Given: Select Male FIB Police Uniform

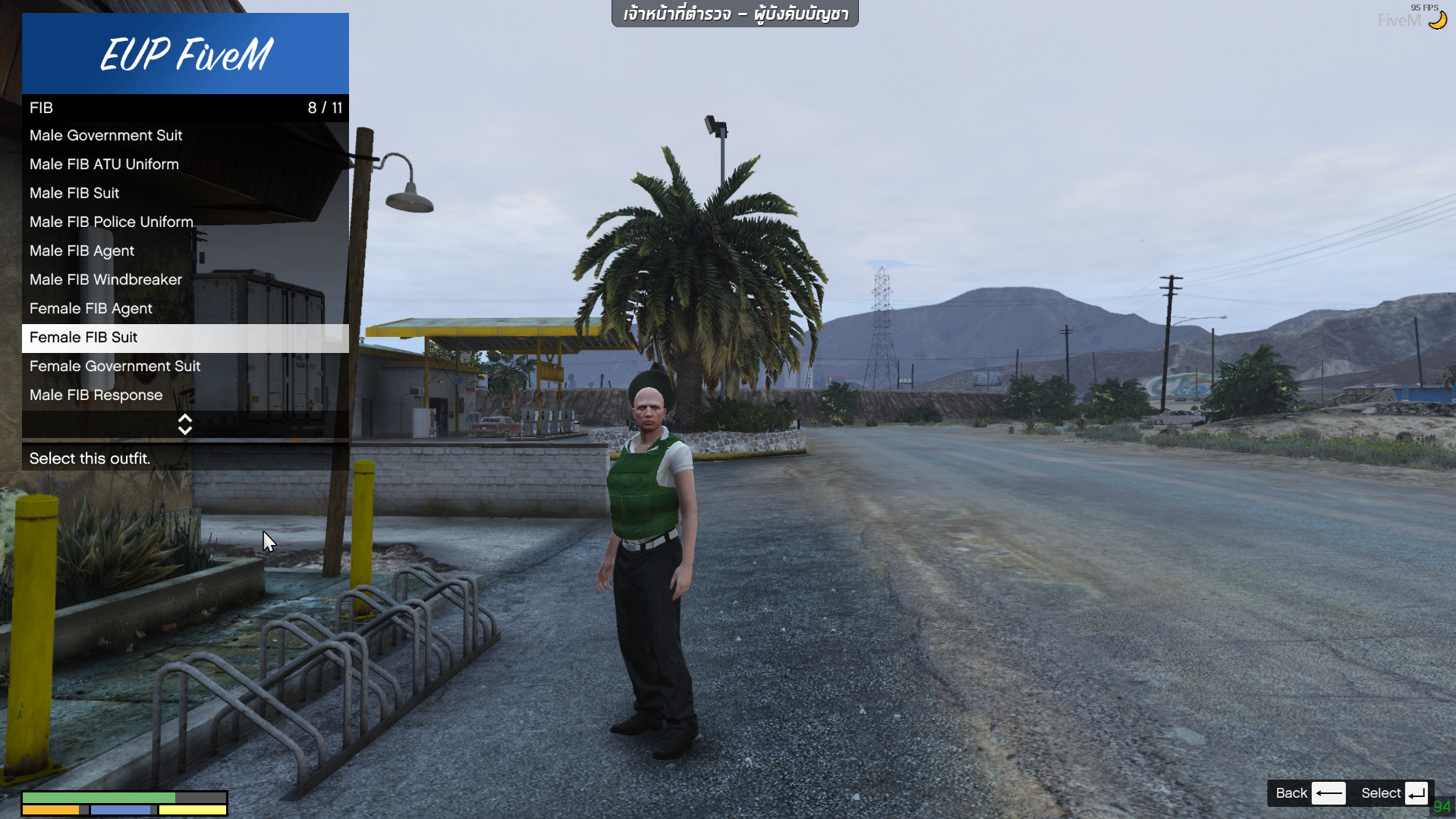Looking at the screenshot, I should click(111, 222).
